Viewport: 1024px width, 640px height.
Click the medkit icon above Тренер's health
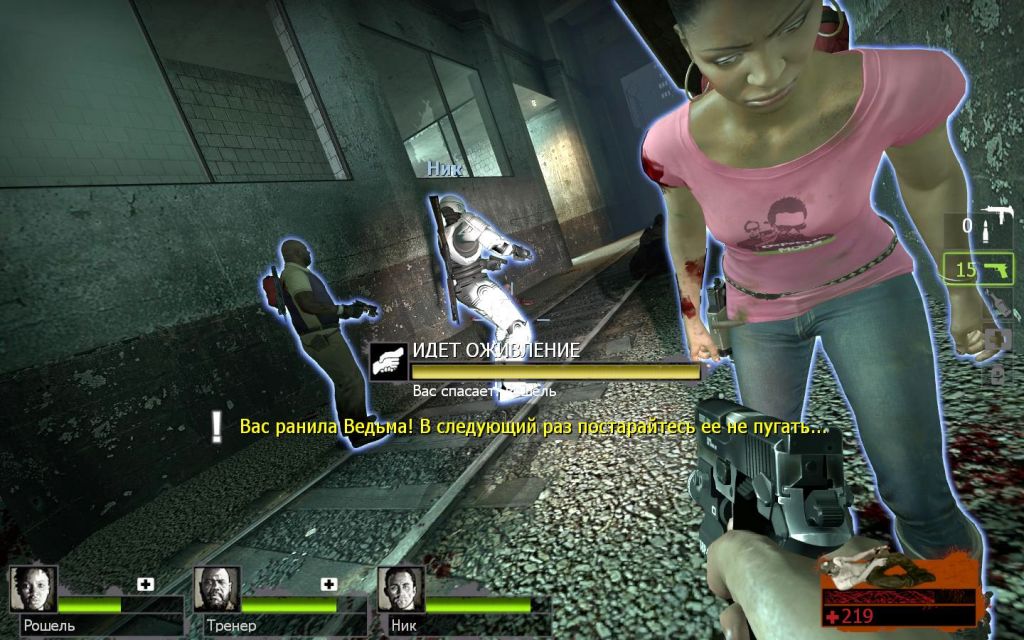click(x=328, y=584)
